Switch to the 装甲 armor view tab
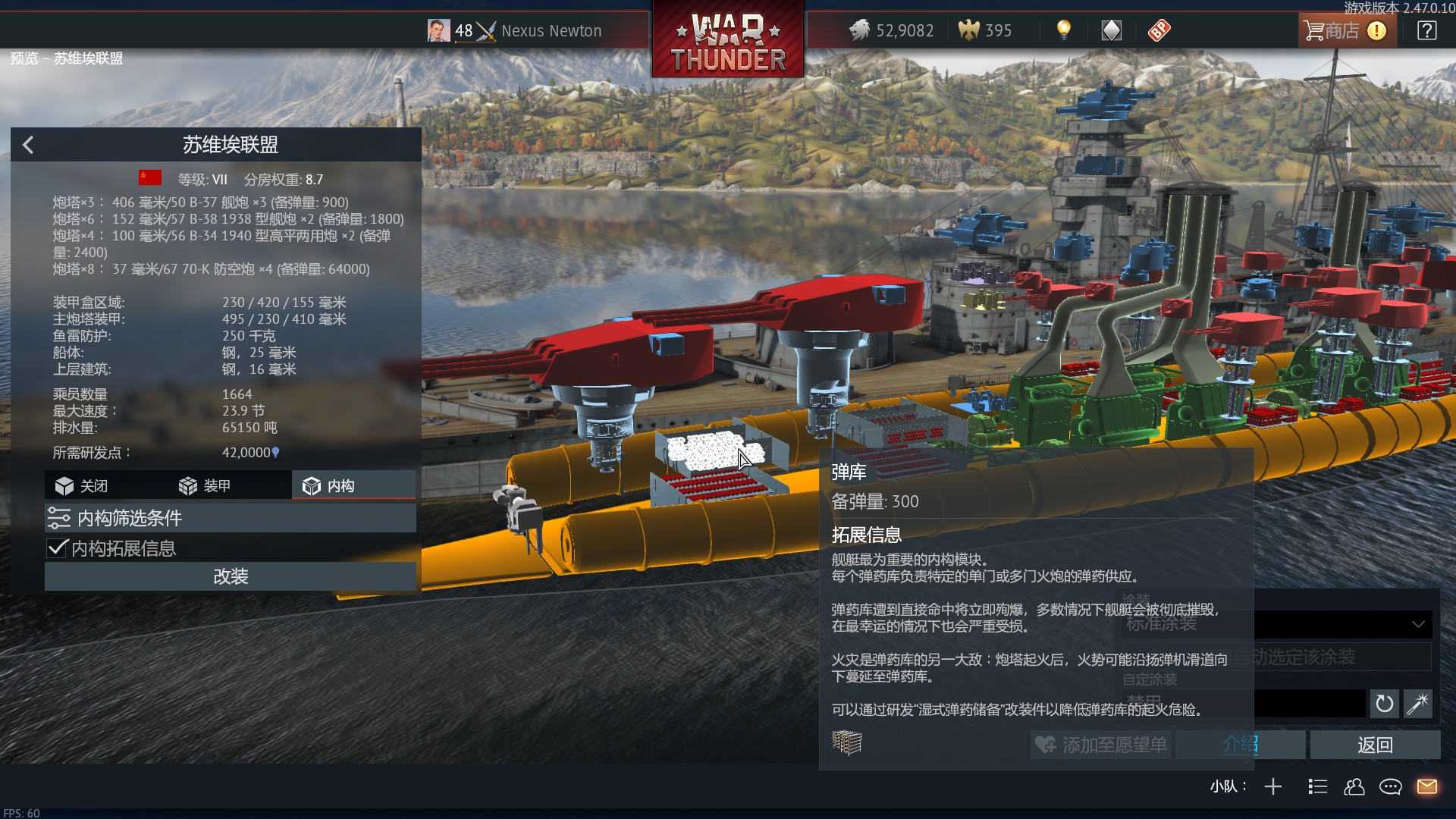The image size is (1456, 819). (x=205, y=485)
